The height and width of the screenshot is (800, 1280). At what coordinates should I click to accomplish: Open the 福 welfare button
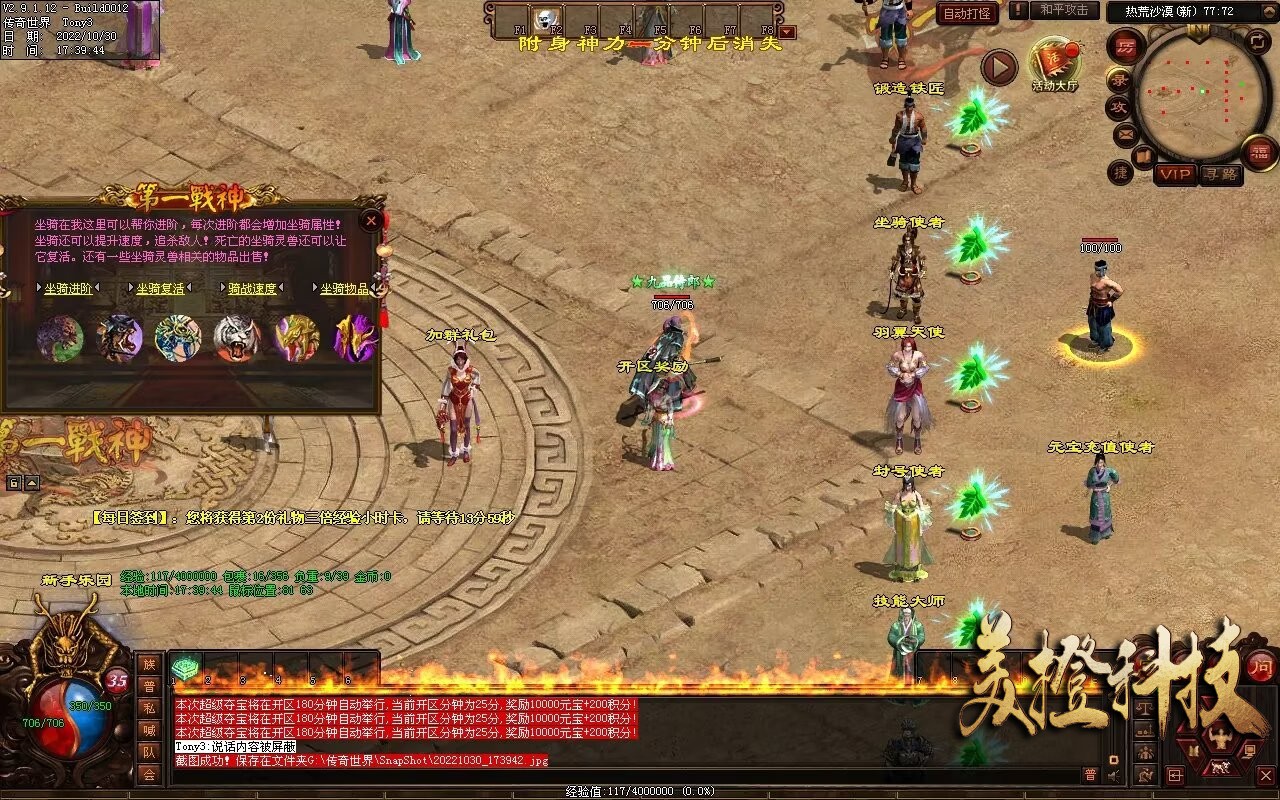1260,151
